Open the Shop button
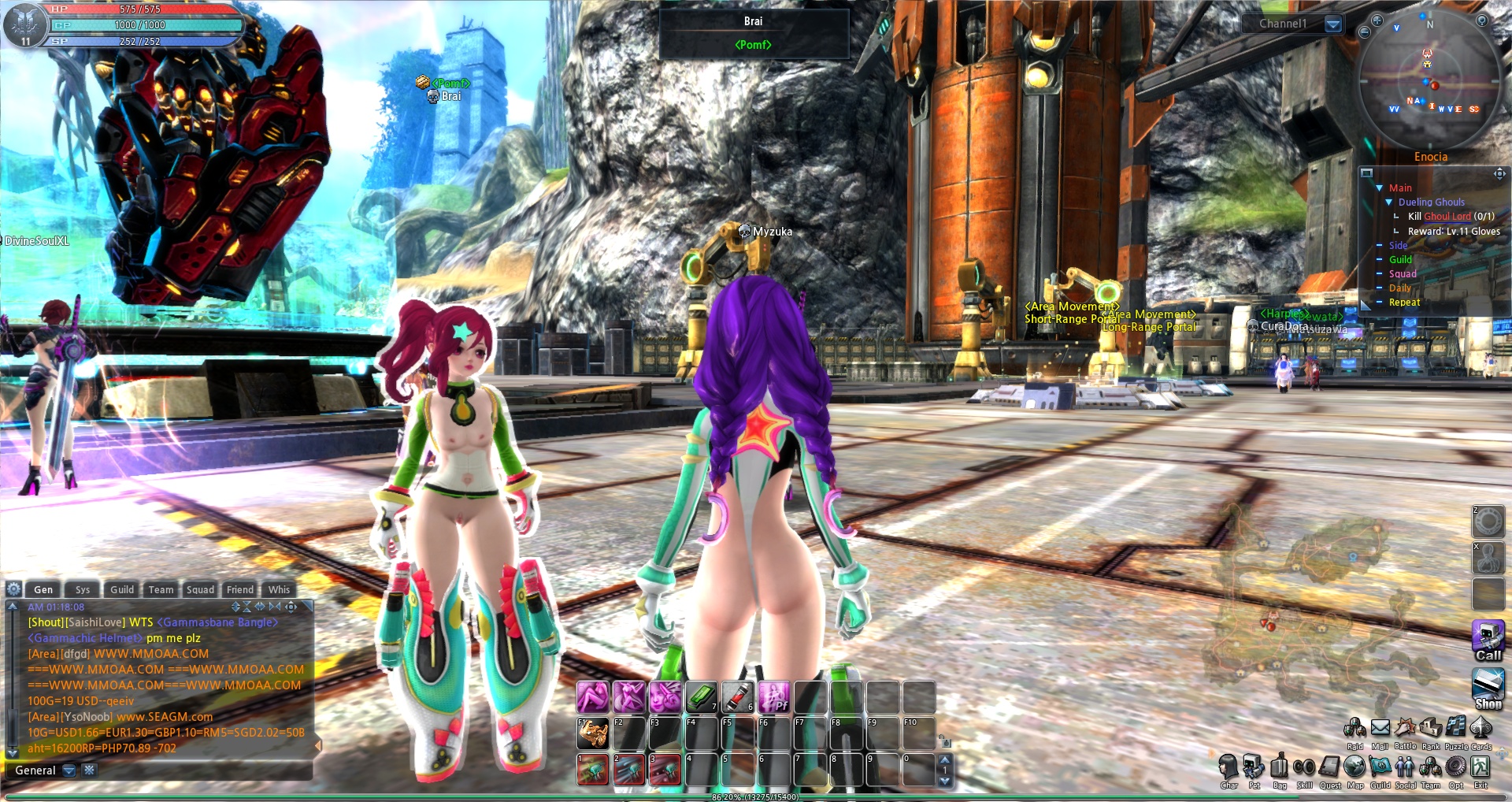Image resolution: width=1512 pixels, height=802 pixels. [1488, 688]
